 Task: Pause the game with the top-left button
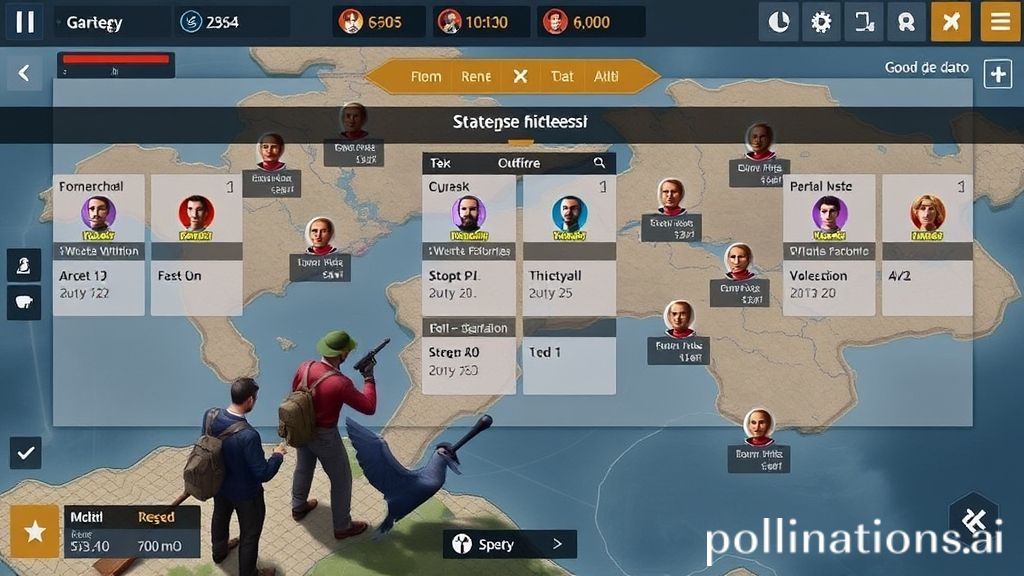point(24,21)
